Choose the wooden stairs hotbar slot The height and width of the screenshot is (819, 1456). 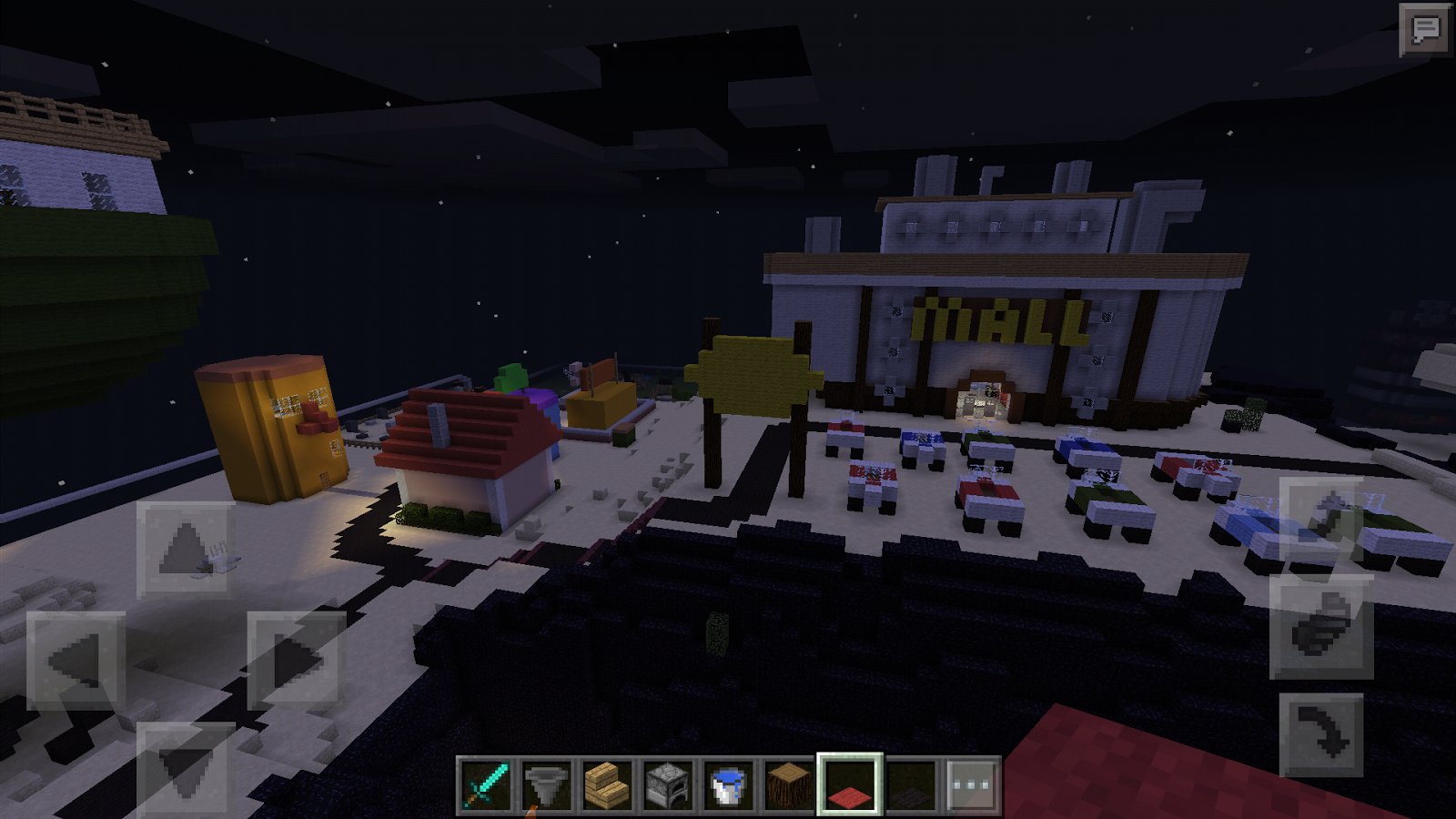(607, 784)
